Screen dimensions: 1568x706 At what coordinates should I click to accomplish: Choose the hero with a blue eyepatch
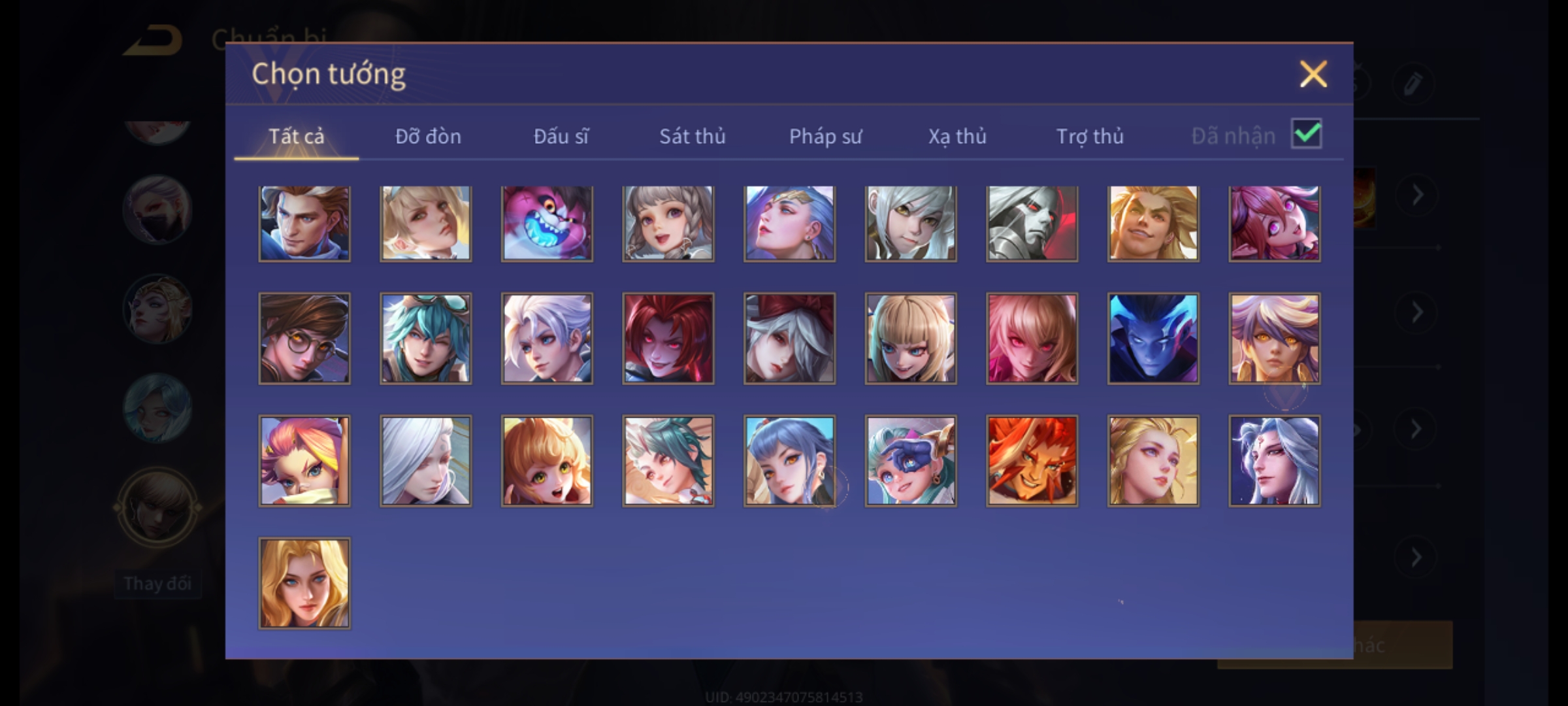[x=911, y=461]
